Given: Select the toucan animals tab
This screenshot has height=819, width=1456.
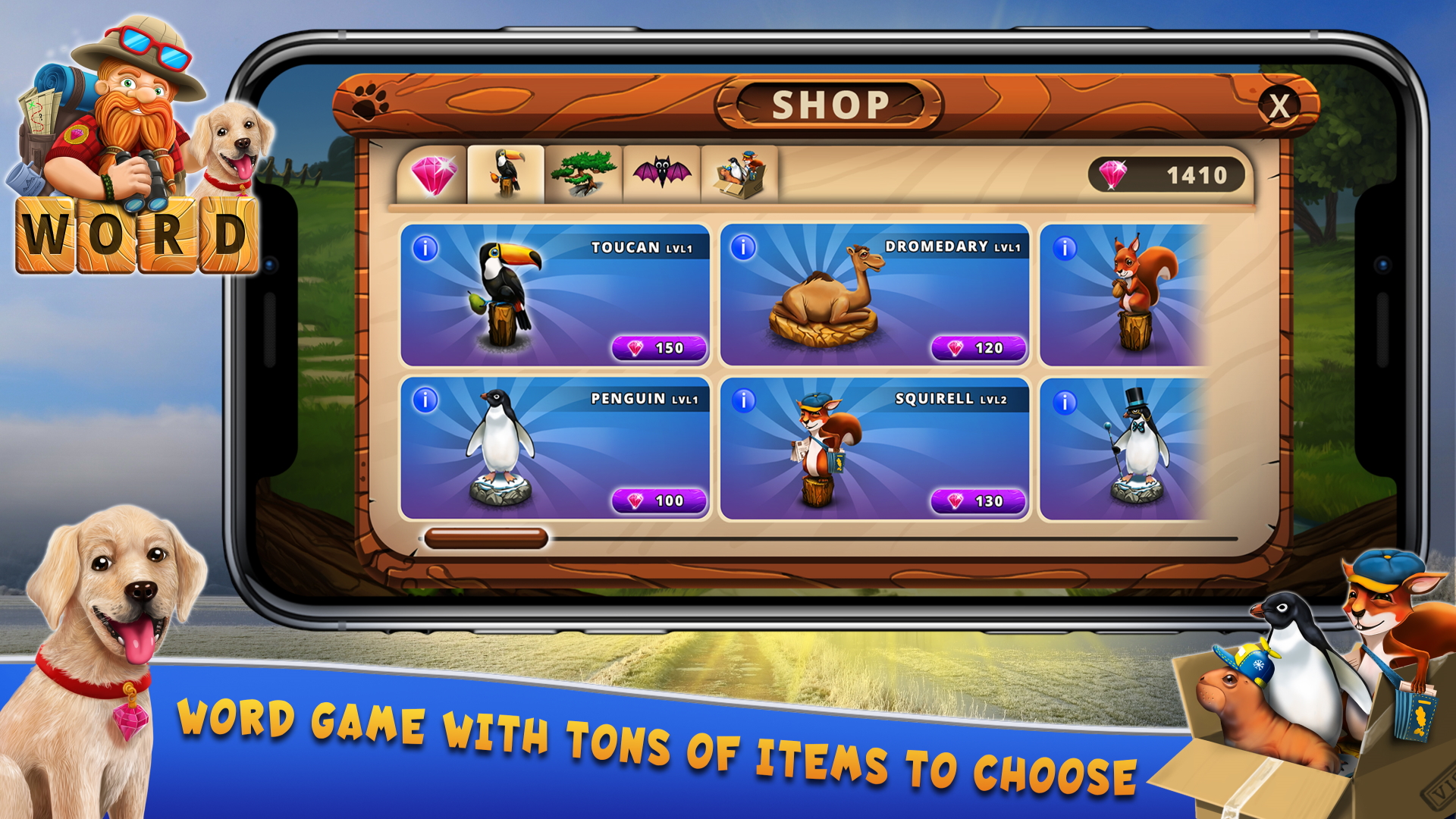Looking at the screenshot, I should (x=507, y=174).
